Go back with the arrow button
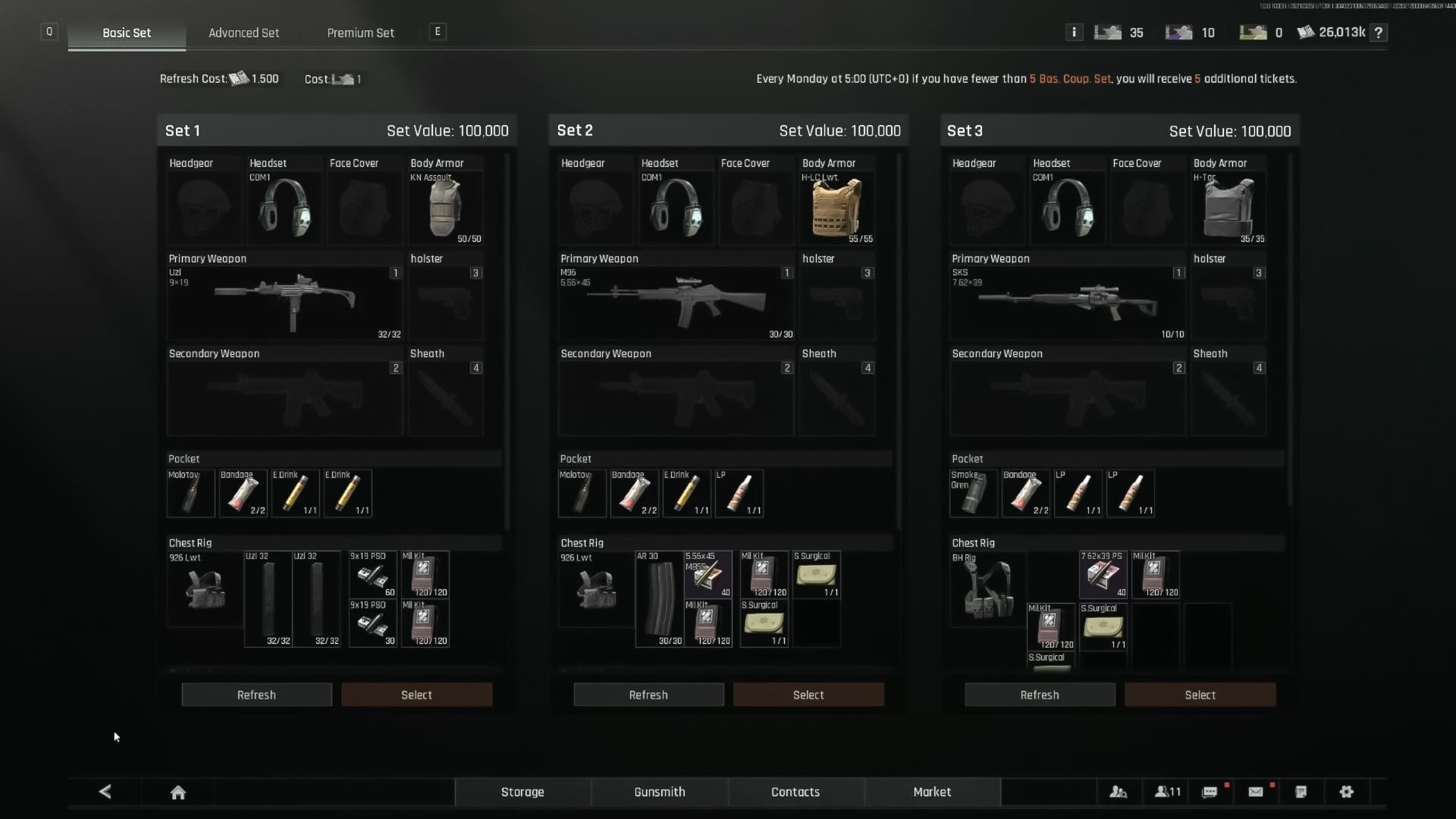This screenshot has height=819, width=1456. 105,792
